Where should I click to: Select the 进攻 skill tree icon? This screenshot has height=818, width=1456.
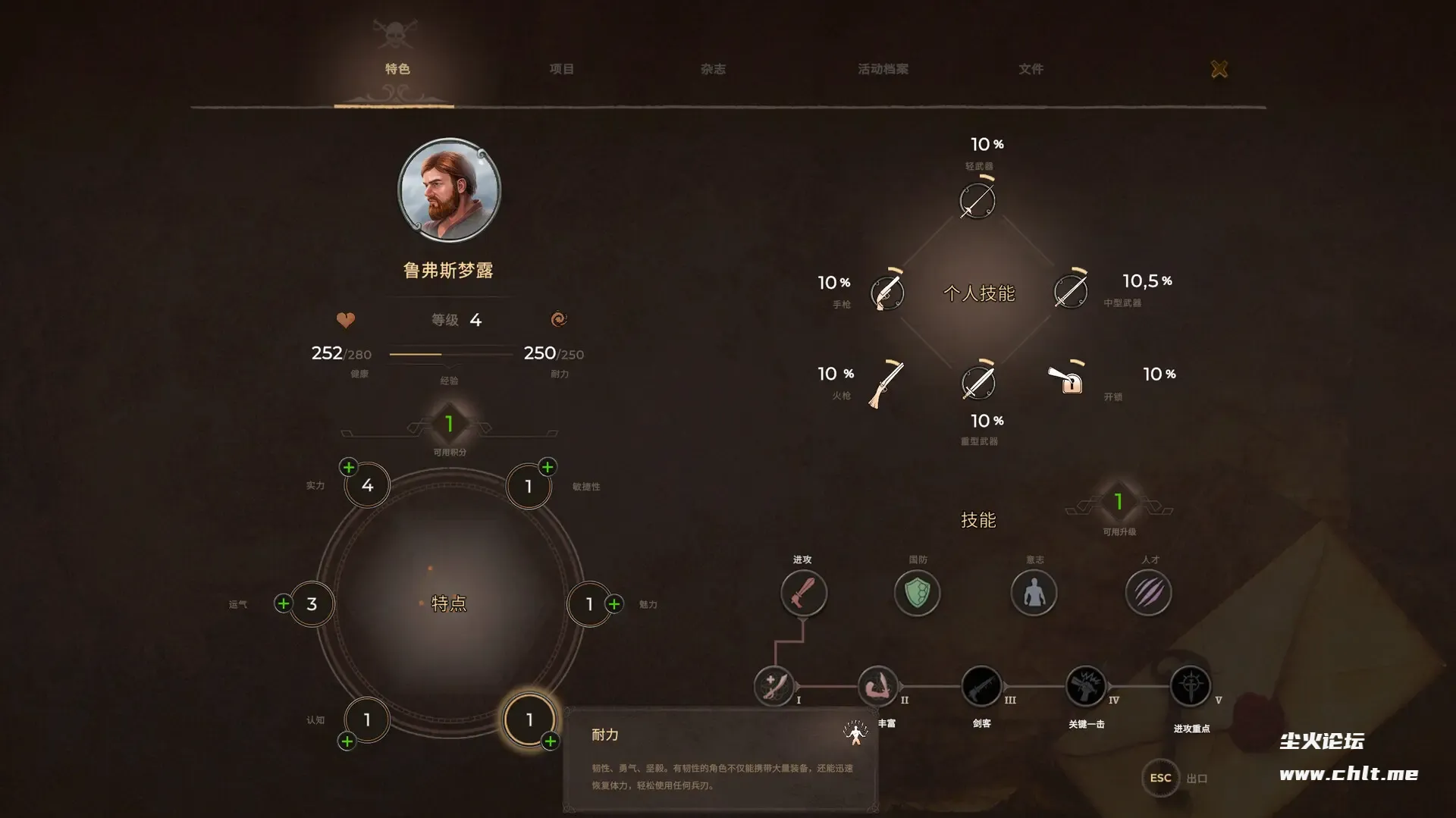pos(803,592)
